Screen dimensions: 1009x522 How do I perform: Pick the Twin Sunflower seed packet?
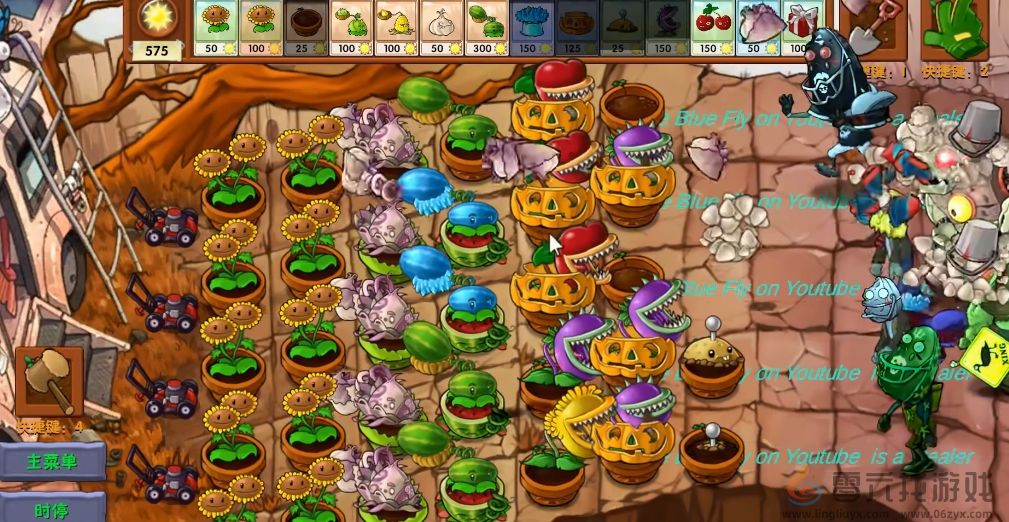260,27
